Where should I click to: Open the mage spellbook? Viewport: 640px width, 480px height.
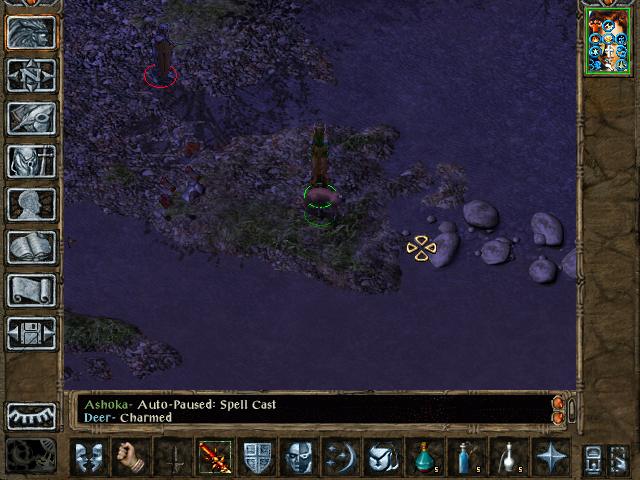31,247
